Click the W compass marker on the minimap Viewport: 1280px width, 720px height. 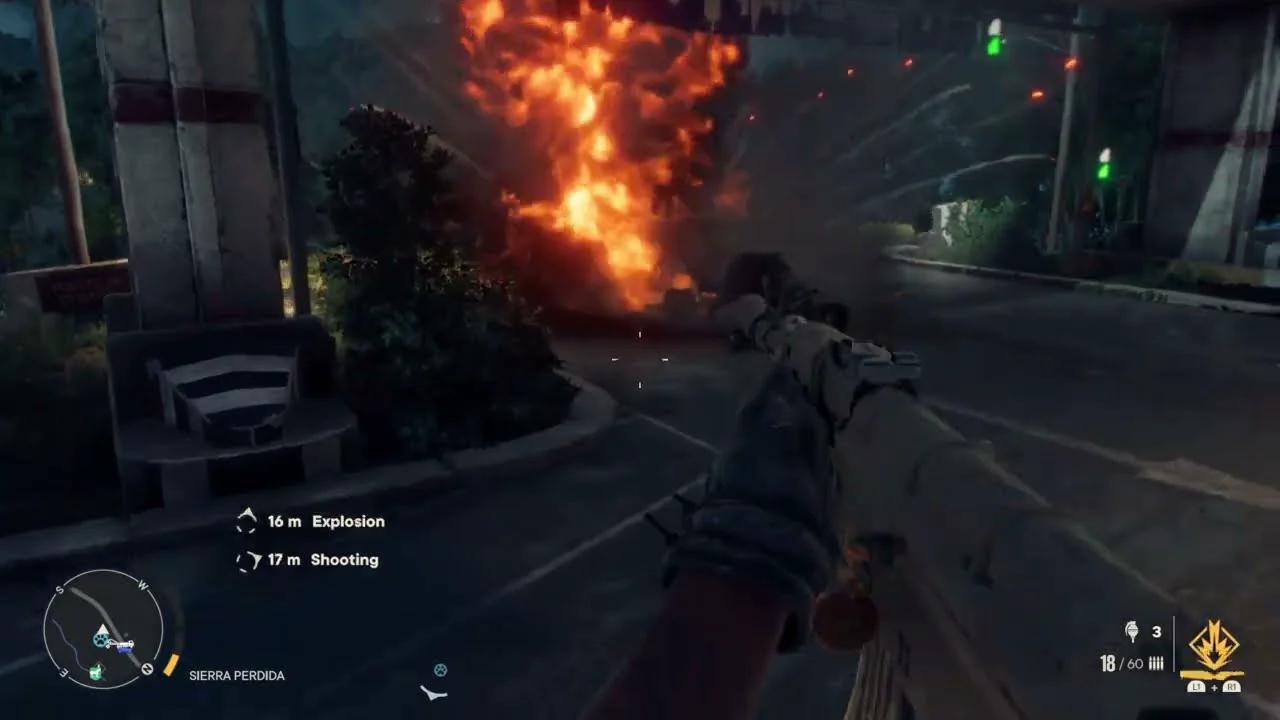(x=143, y=587)
